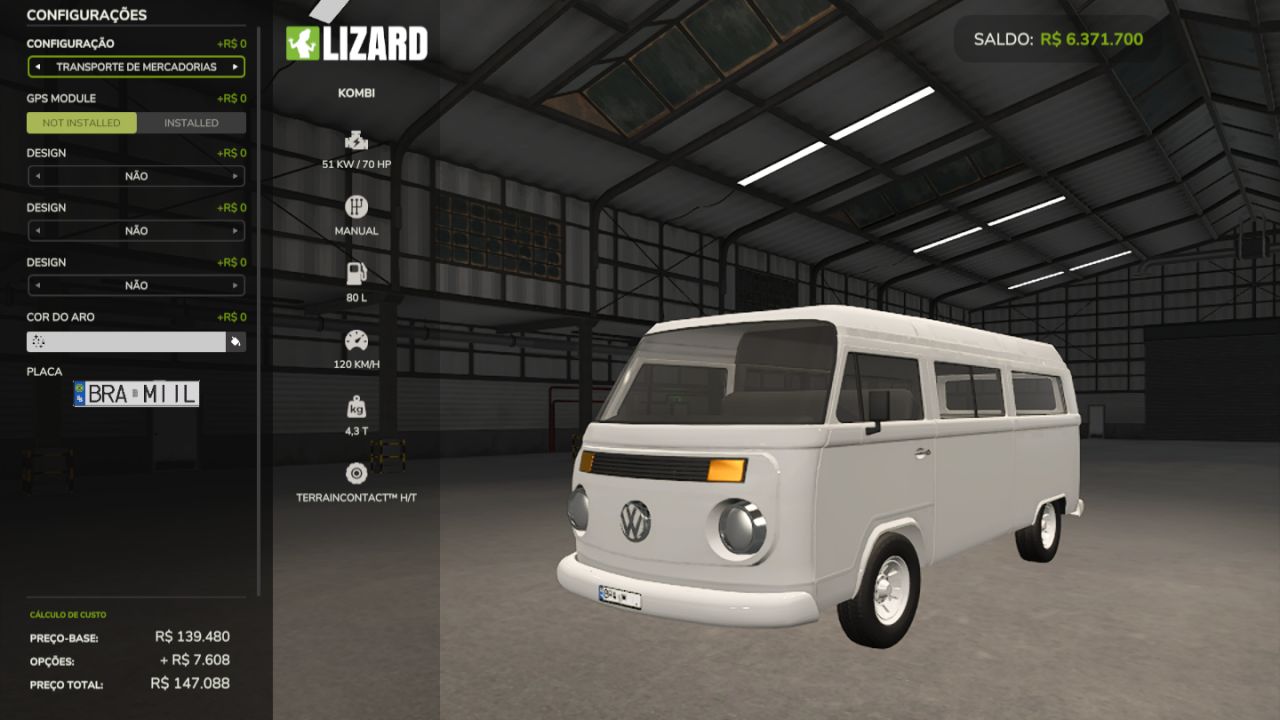Viewport: 1280px width, 720px height.
Task: Select Not Installed for the GPS Module
Action: pos(83,122)
